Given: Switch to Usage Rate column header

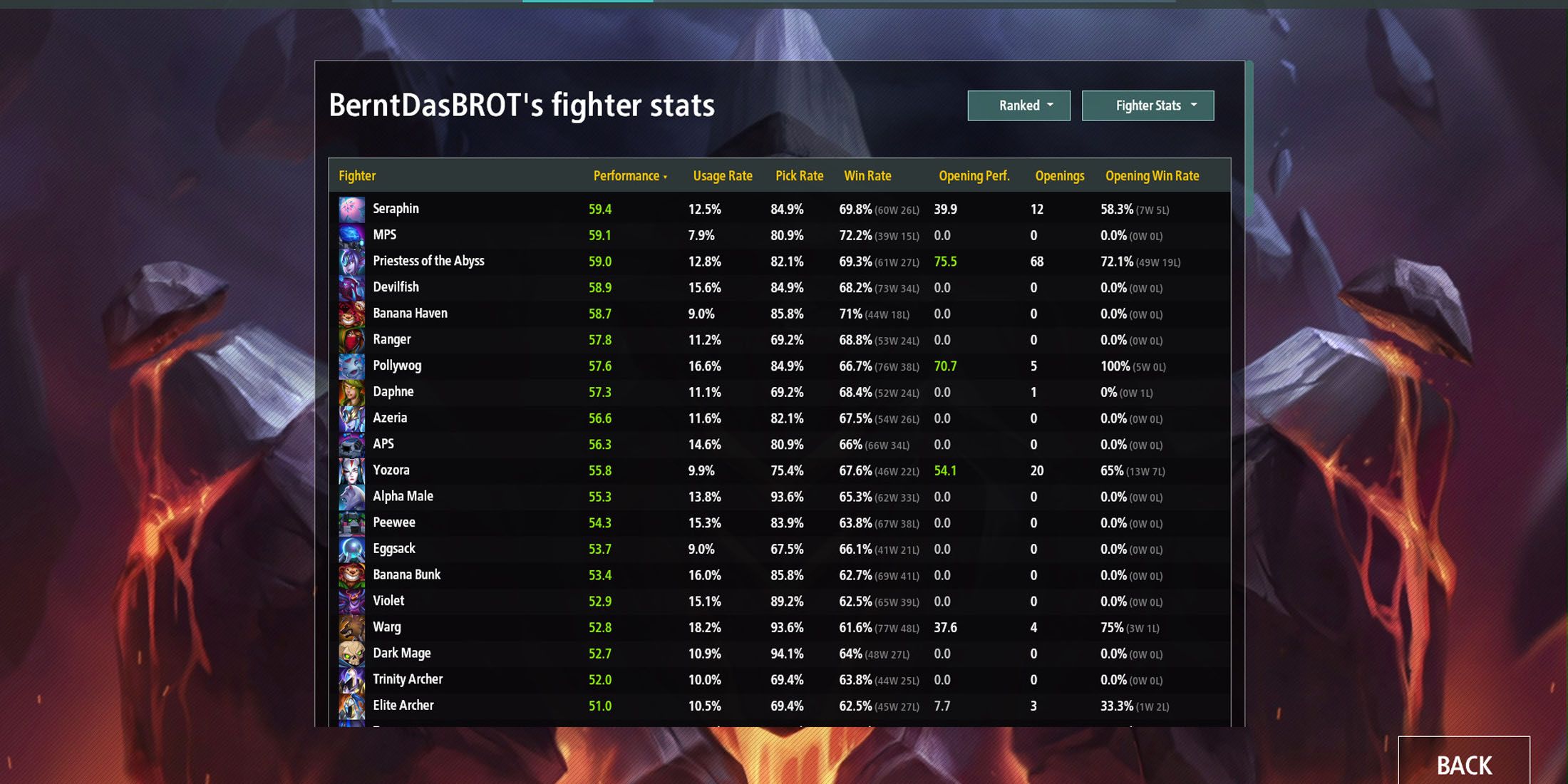Looking at the screenshot, I should [723, 175].
